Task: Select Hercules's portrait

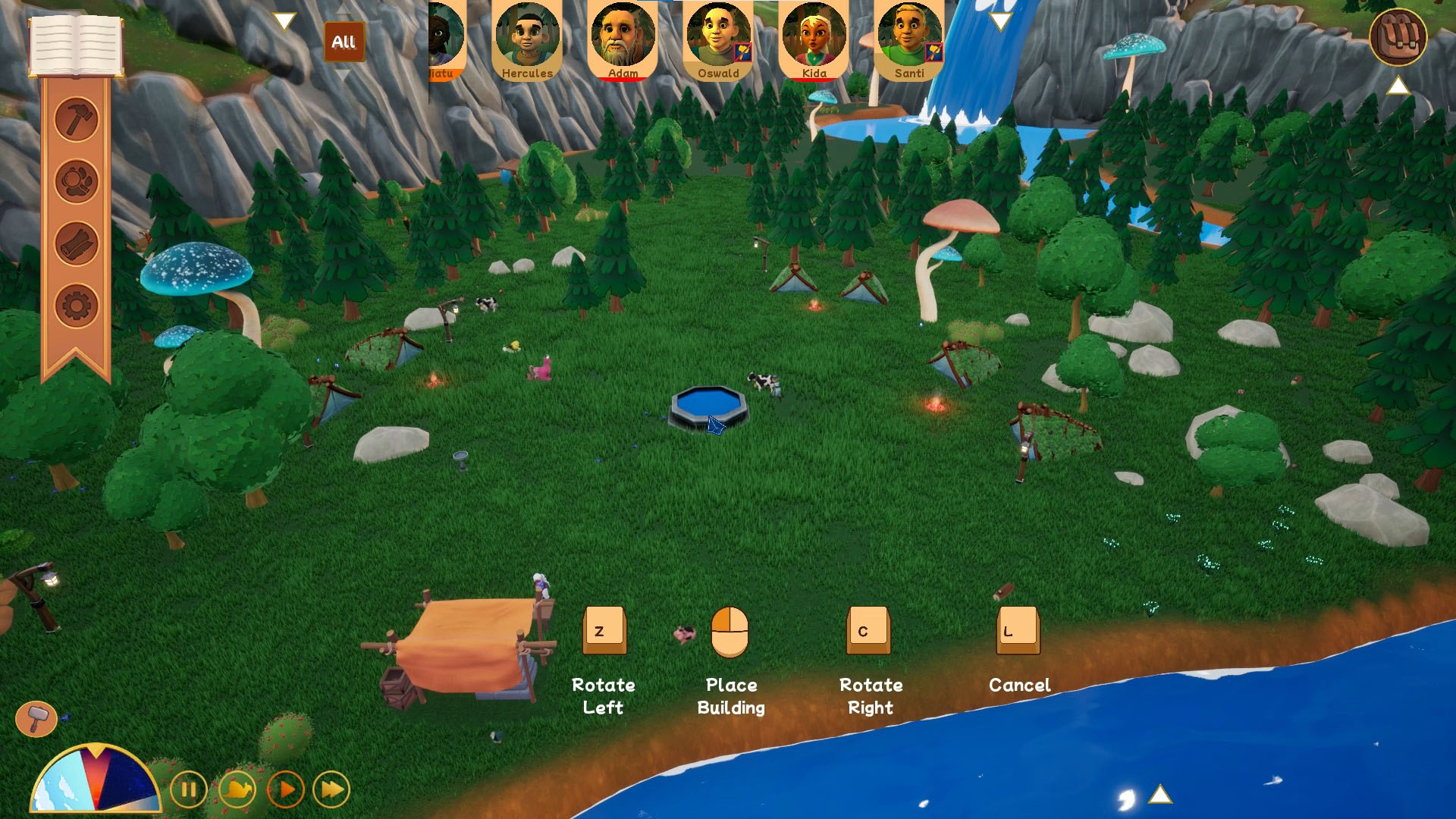Action: click(x=527, y=39)
